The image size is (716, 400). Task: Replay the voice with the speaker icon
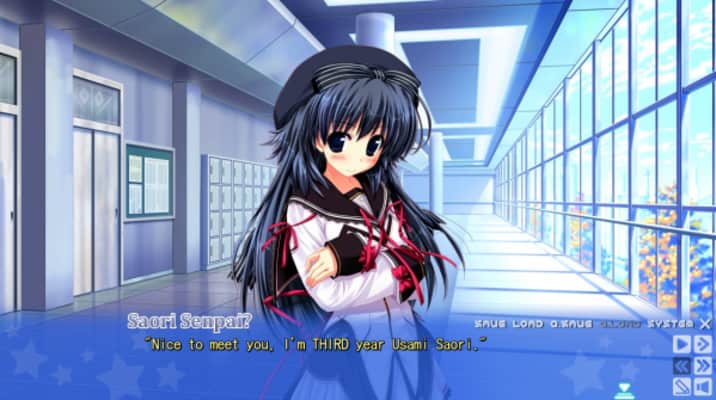point(704,387)
